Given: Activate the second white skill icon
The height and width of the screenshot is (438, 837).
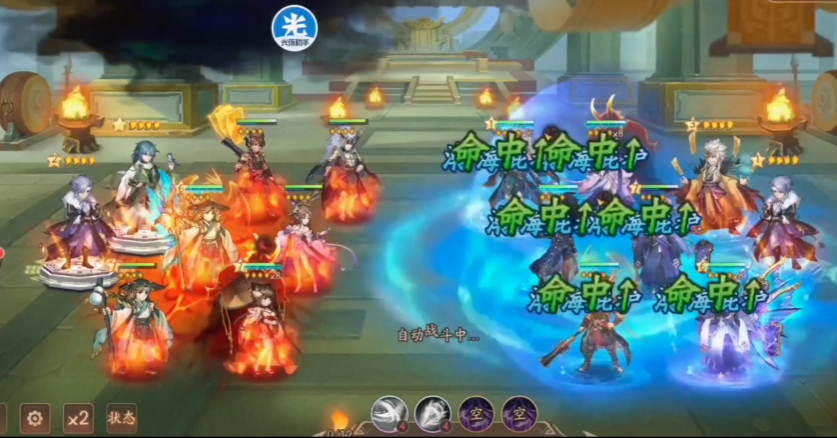Looking at the screenshot, I should coord(434,413).
